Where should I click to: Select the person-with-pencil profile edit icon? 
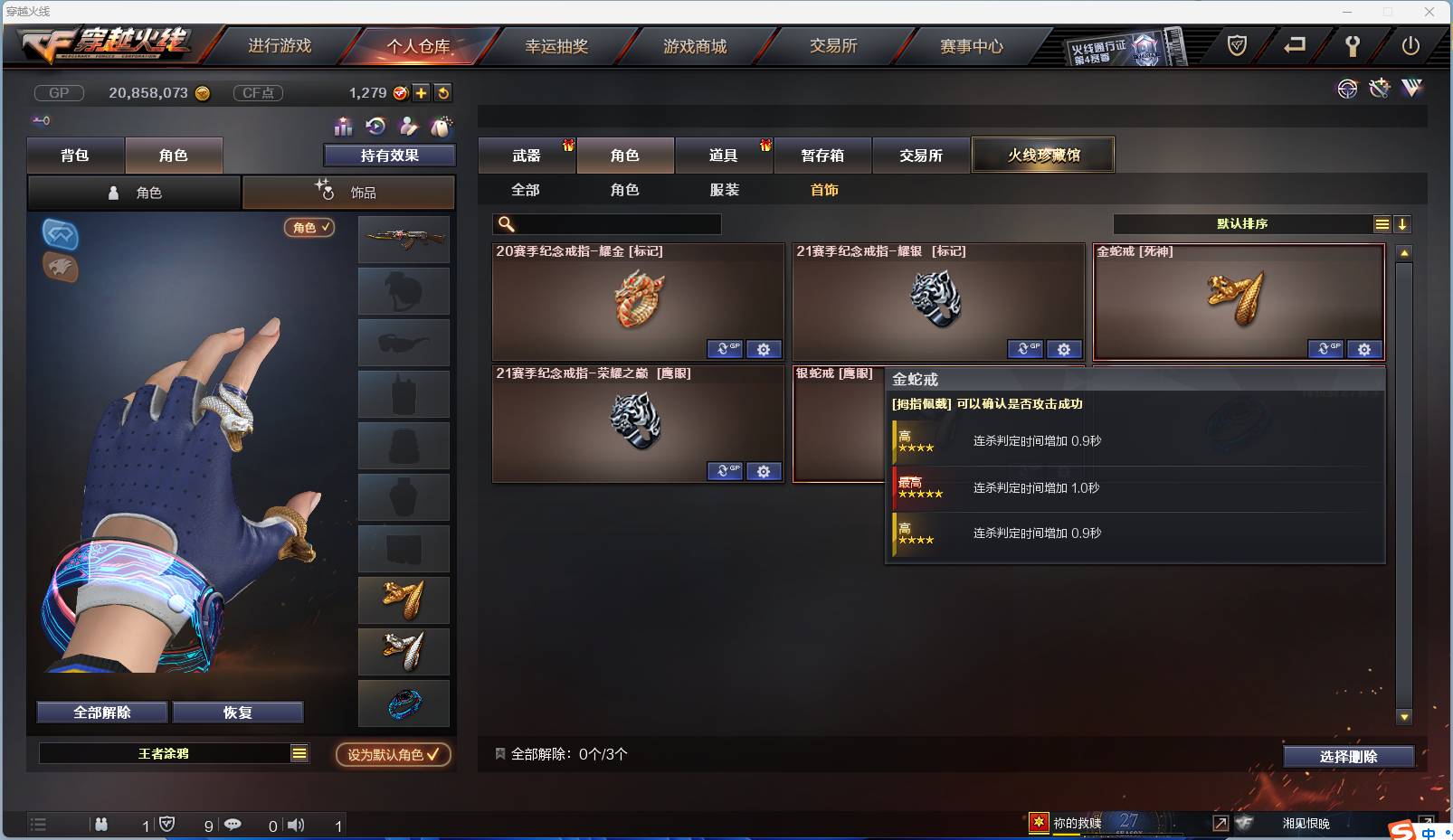[407, 127]
